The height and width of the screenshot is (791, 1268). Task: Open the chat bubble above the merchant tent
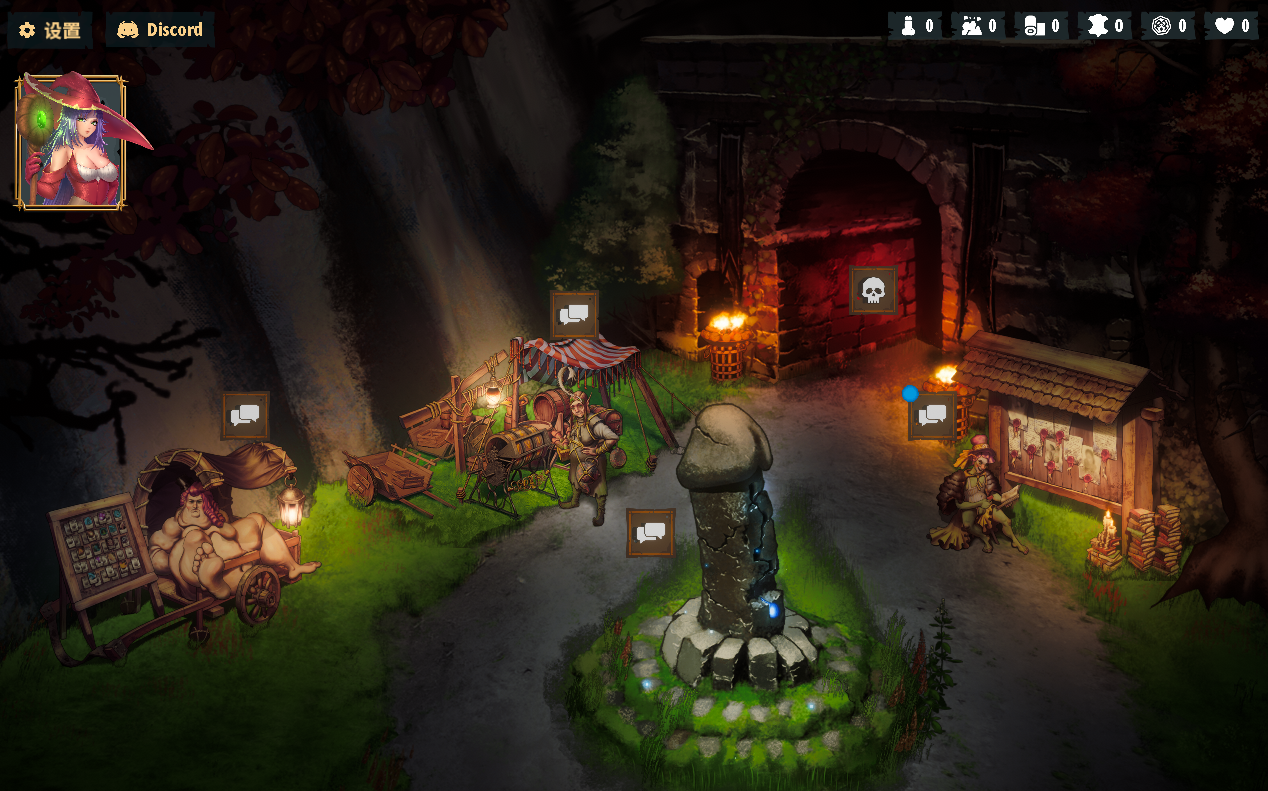pos(574,315)
